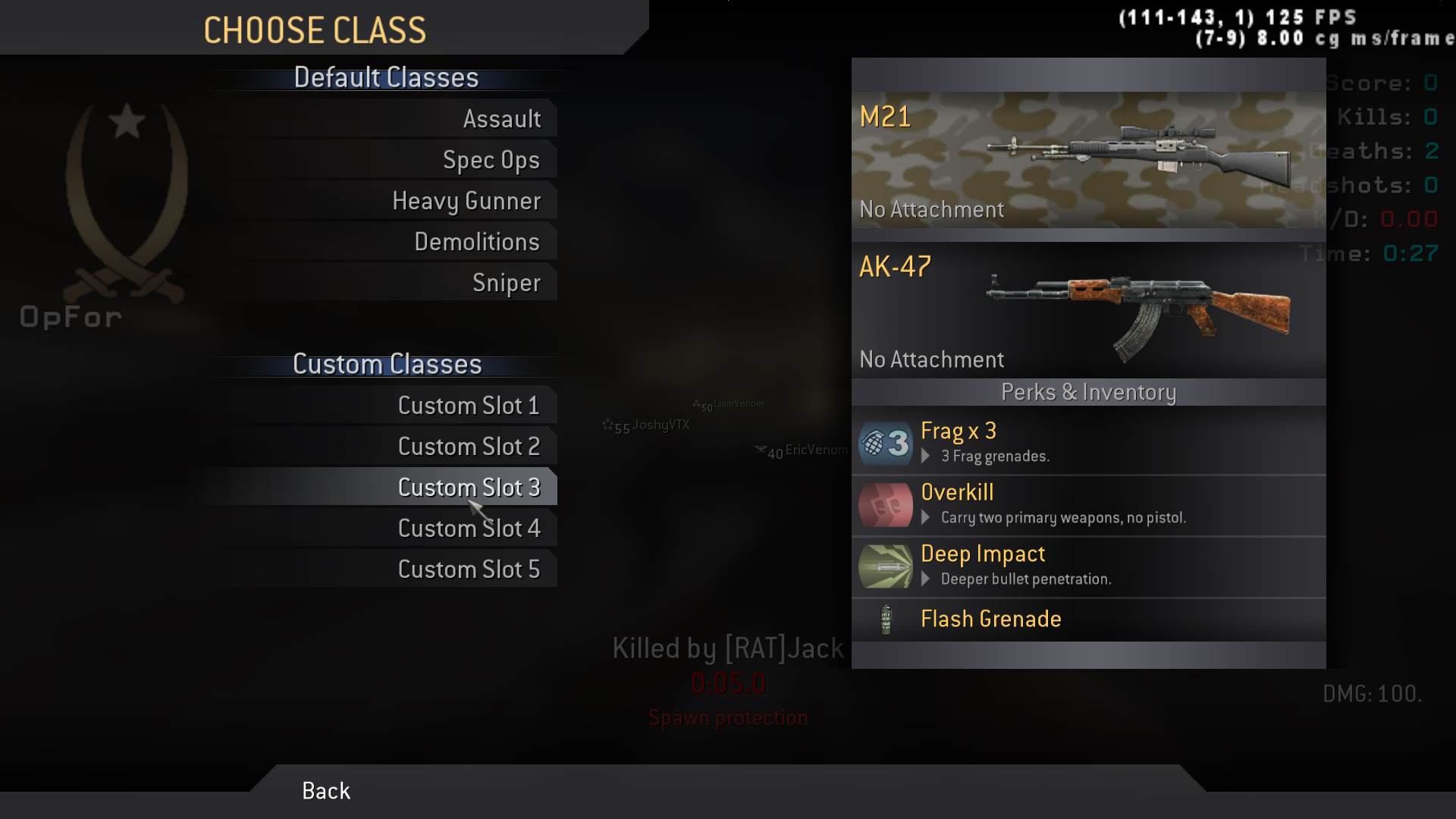Choose Custom Slot 2
The width and height of the screenshot is (1456, 819).
coord(469,447)
